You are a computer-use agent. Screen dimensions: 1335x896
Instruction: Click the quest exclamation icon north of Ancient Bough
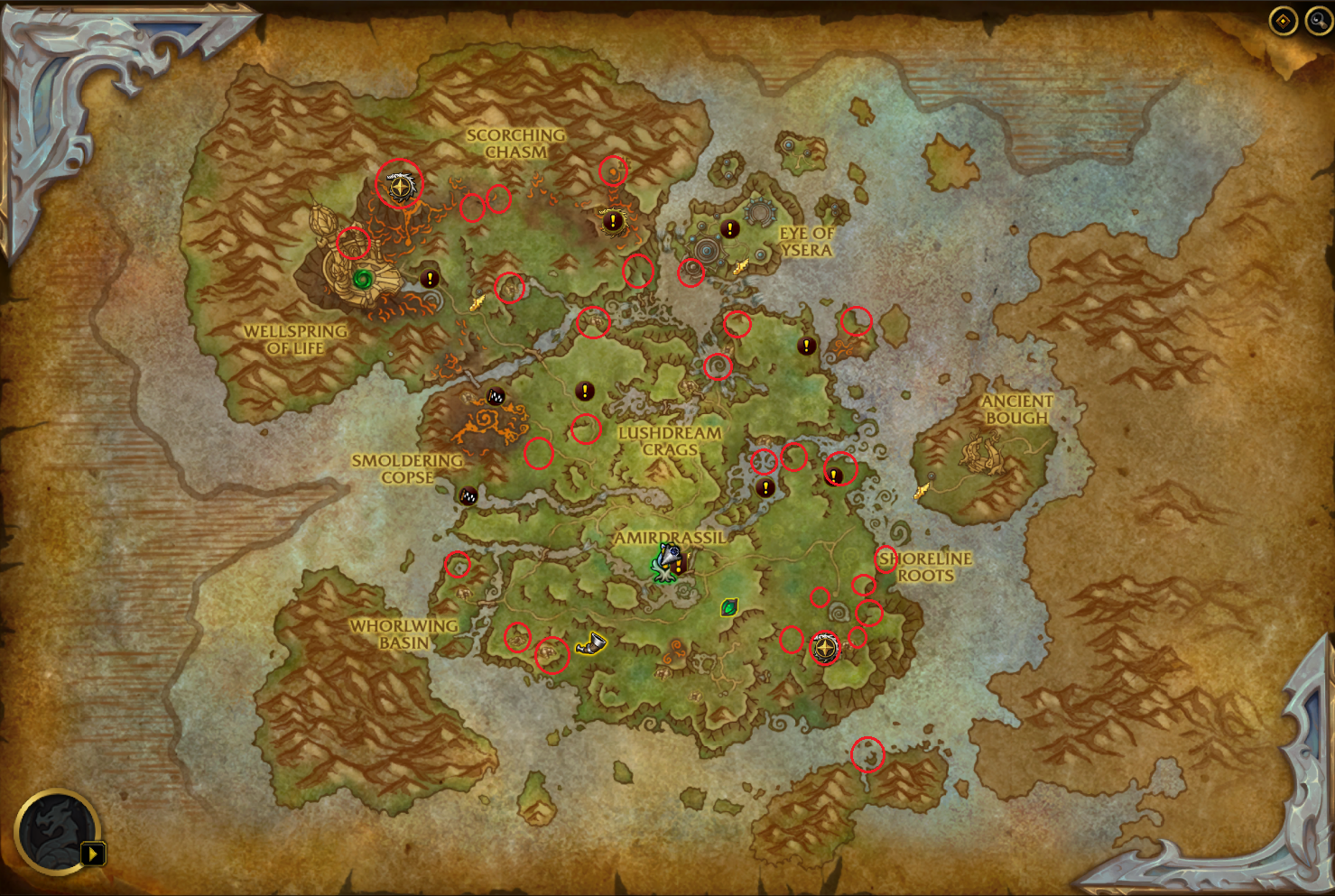(806, 344)
